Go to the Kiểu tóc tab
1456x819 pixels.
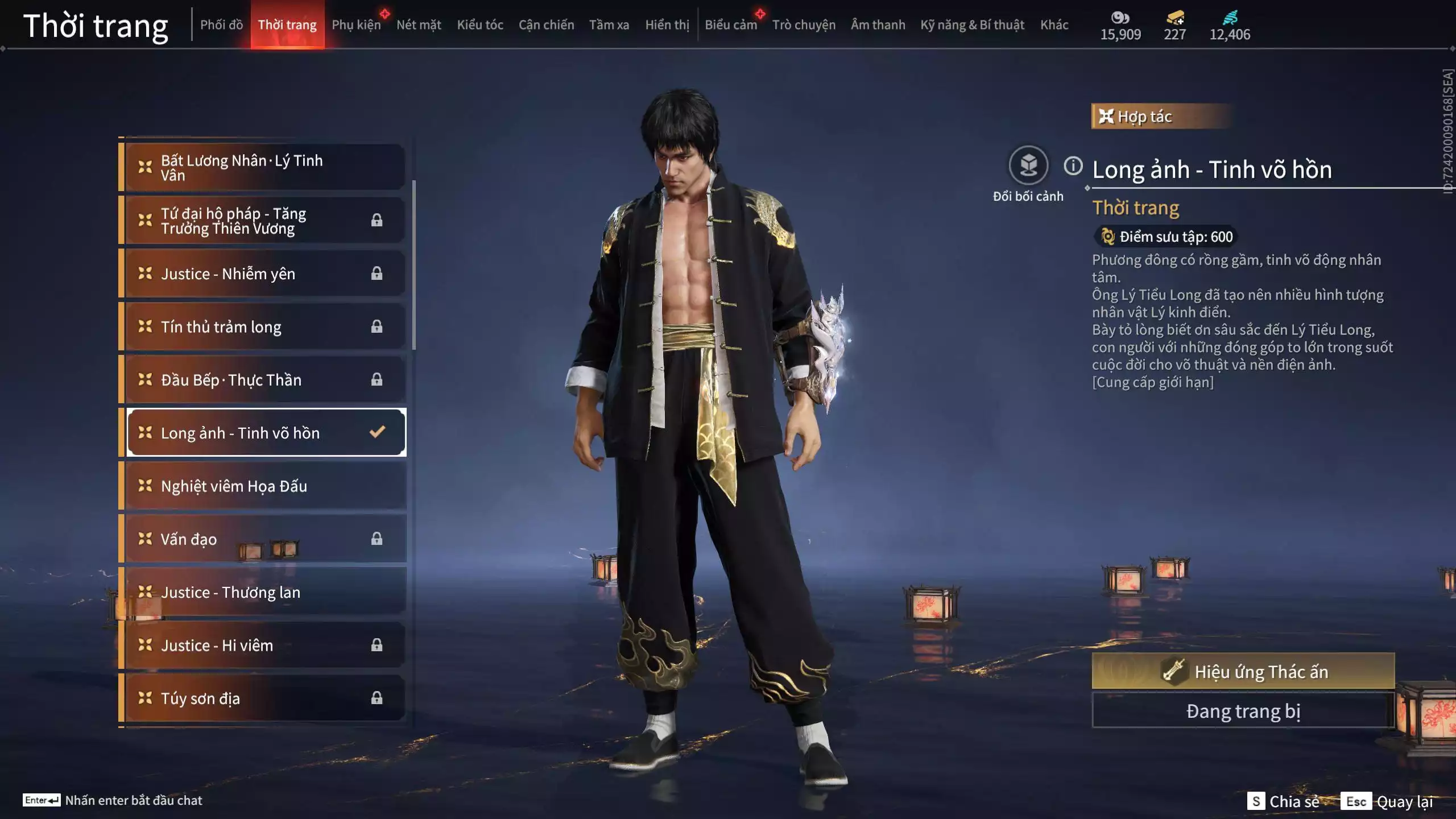click(x=480, y=25)
